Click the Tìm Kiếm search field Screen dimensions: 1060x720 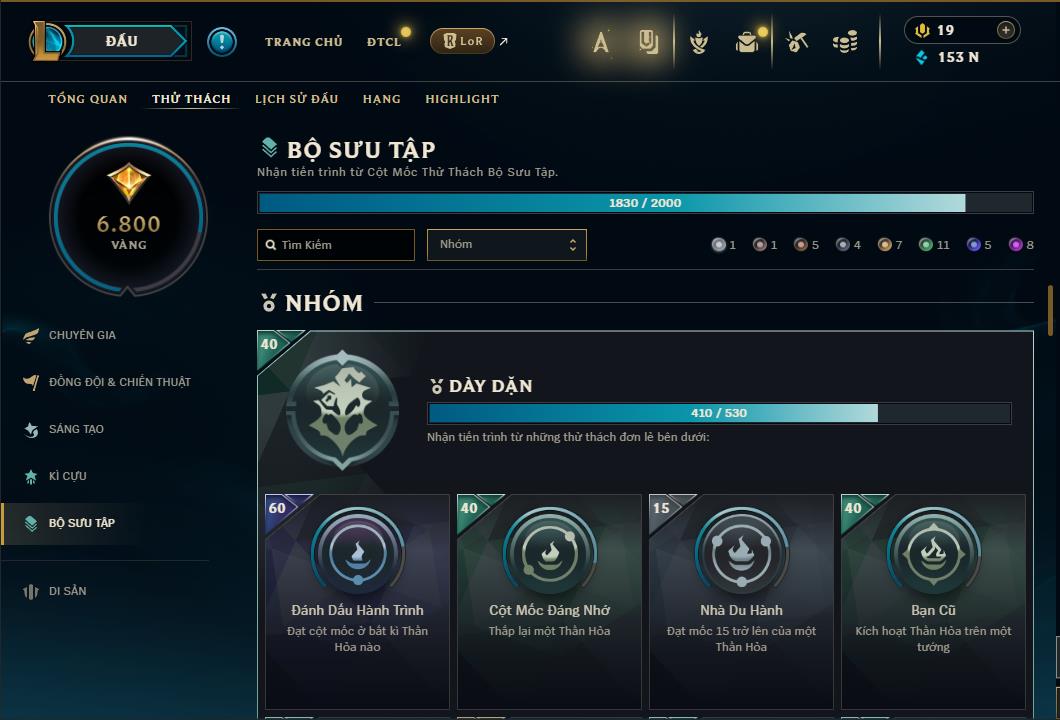point(336,245)
